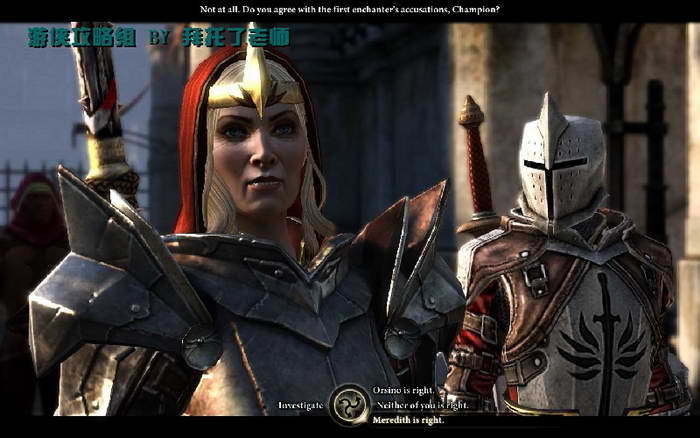Choose the "Orsino is right." reply
Image resolution: width=700 pixels, height=438 pixels.
click(407, 391)
